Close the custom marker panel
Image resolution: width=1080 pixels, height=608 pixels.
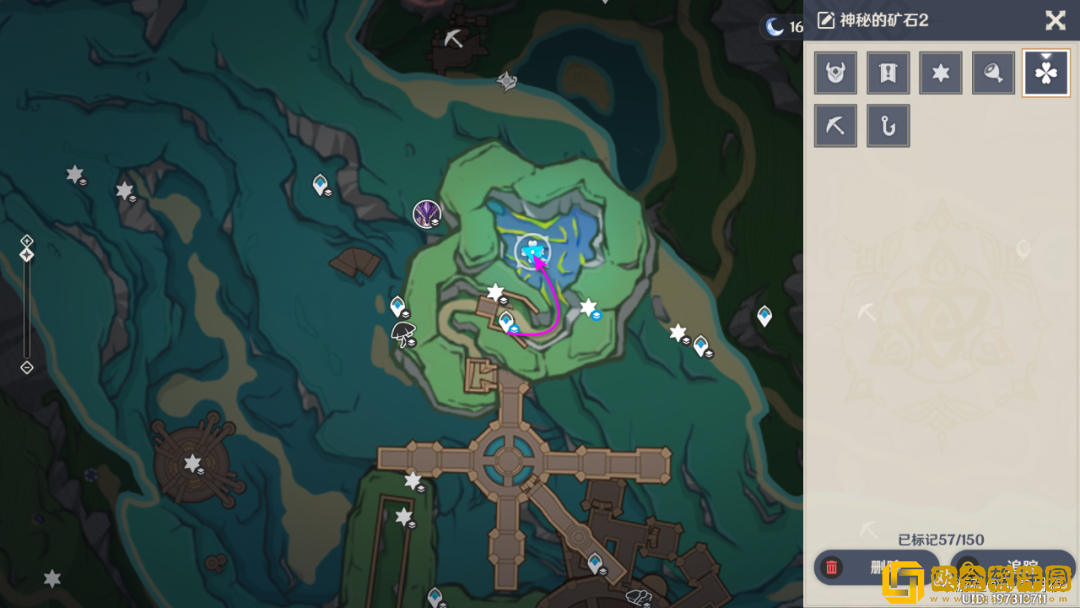tap(1055, 21)
